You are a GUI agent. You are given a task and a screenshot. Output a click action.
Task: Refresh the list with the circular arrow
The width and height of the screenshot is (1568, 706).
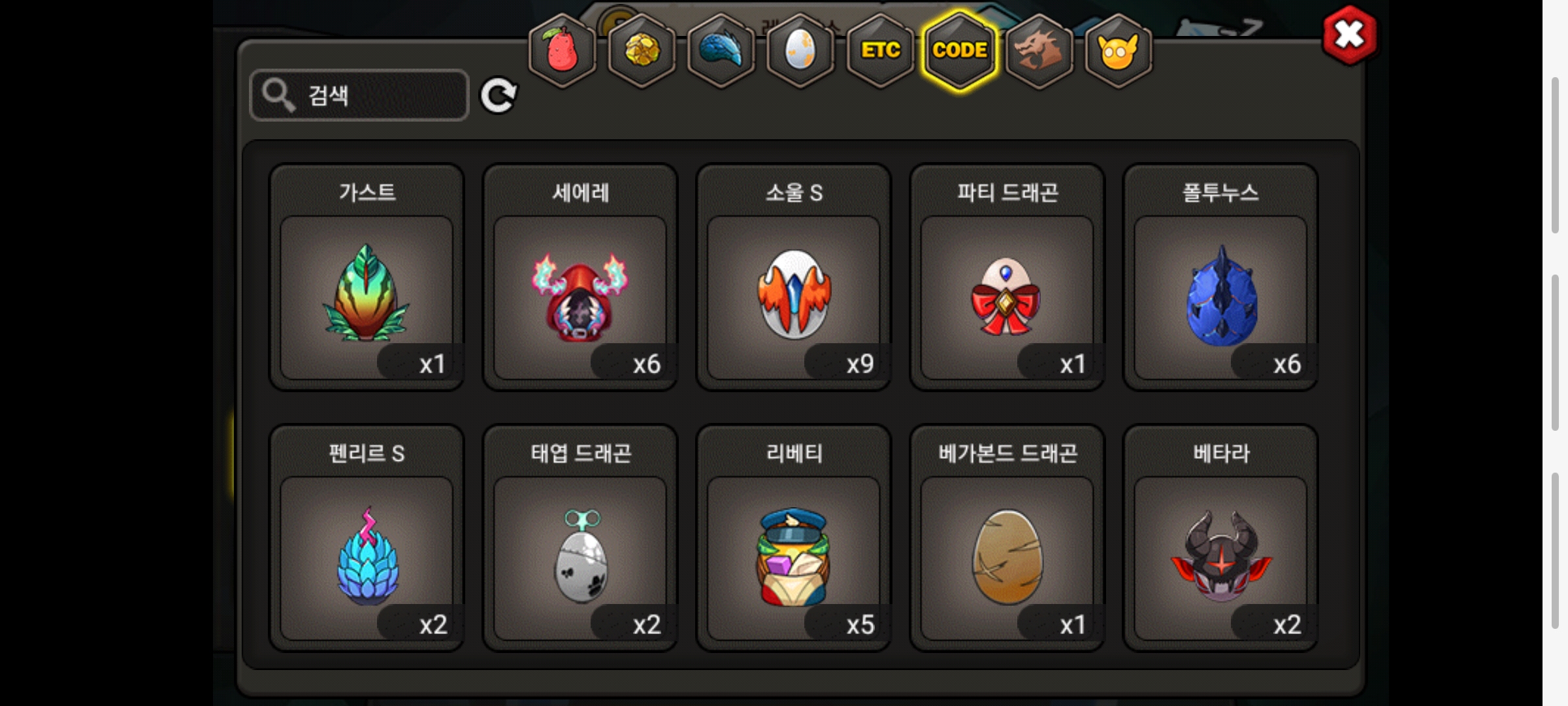point(498,96)
